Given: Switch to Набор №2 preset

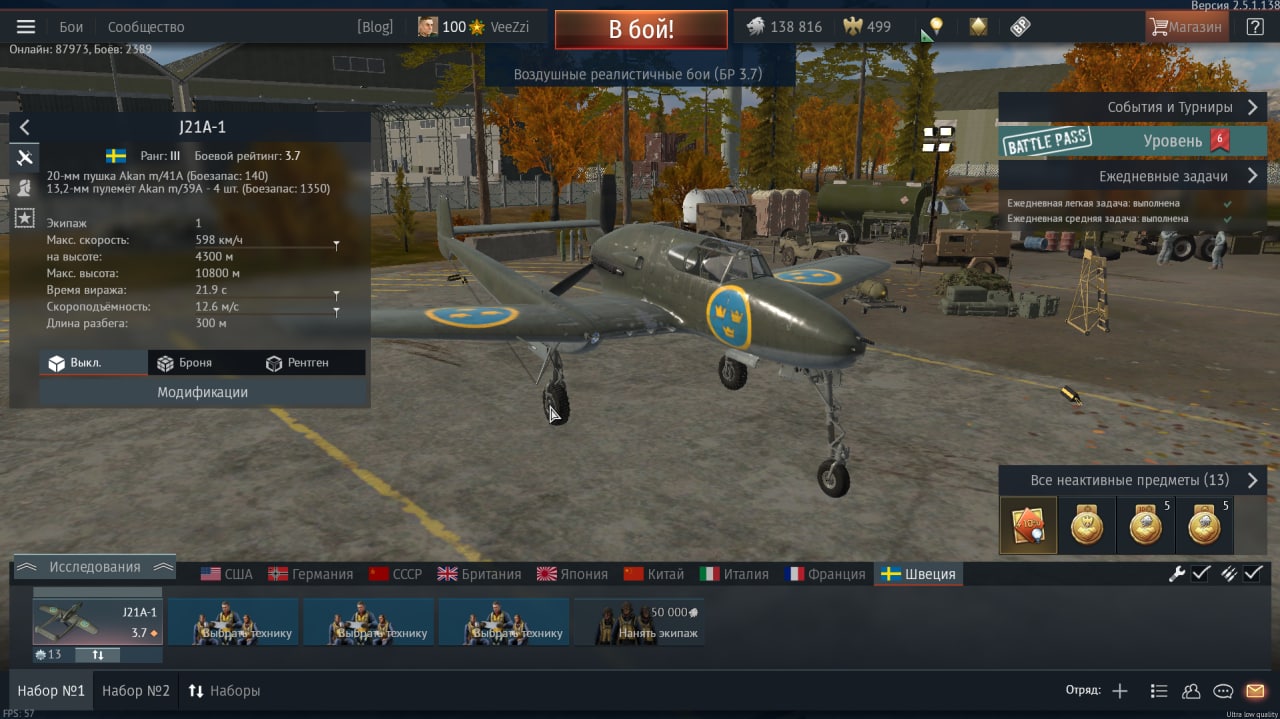Looking at the screenshot, I should pos(136,691).
